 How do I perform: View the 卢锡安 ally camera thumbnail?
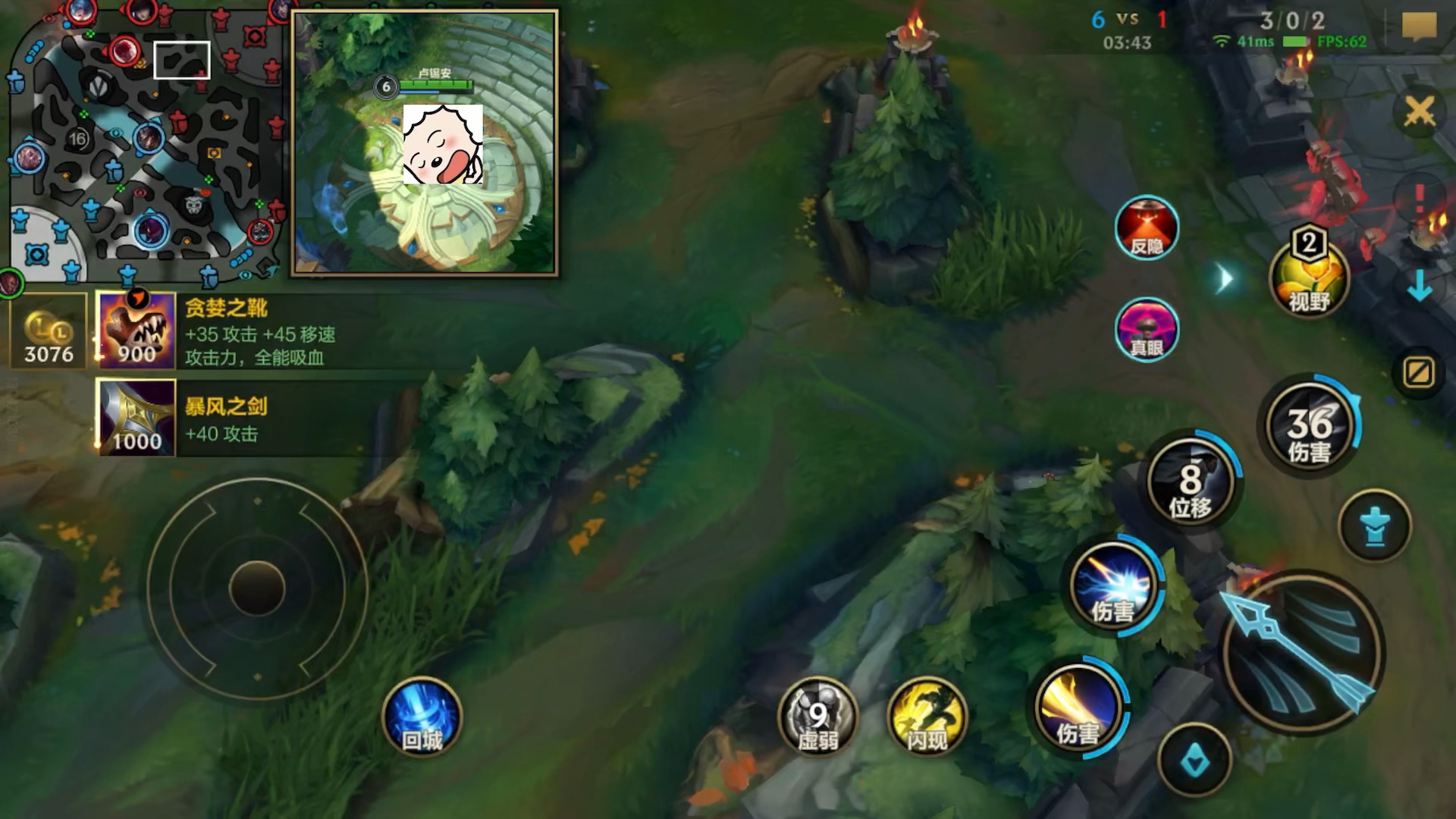pos(425,143)
